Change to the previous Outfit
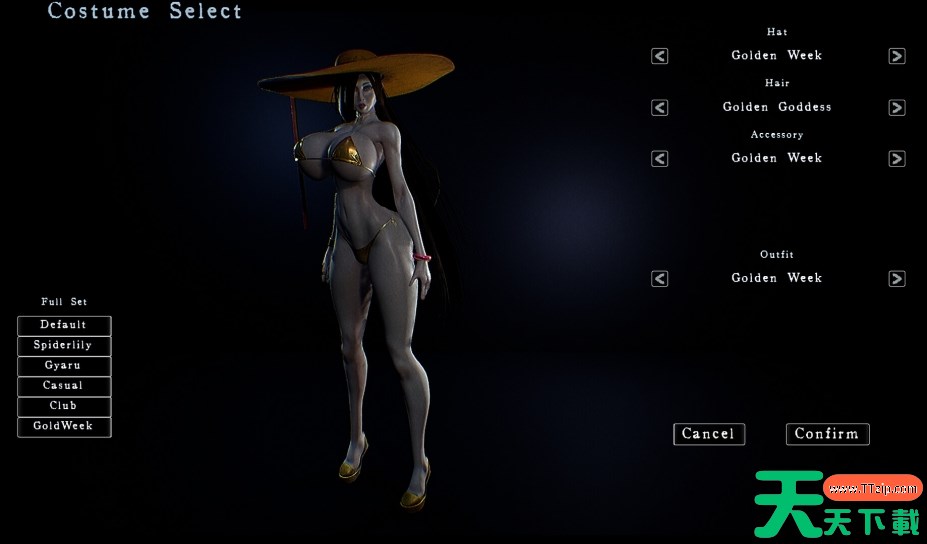Viewport: 927px width, 544px height. pos(660,279)
